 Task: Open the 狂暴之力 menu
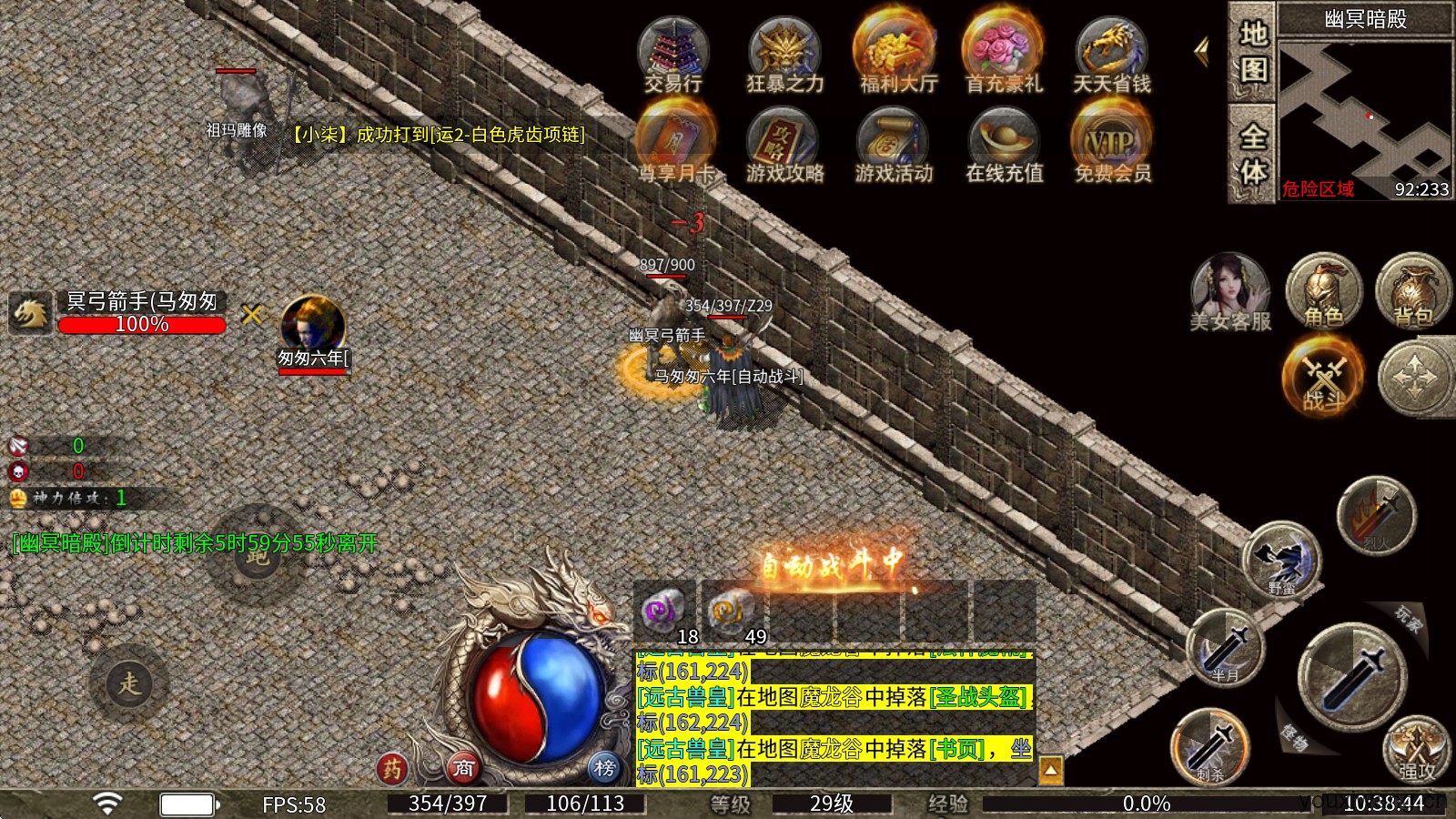784,55
